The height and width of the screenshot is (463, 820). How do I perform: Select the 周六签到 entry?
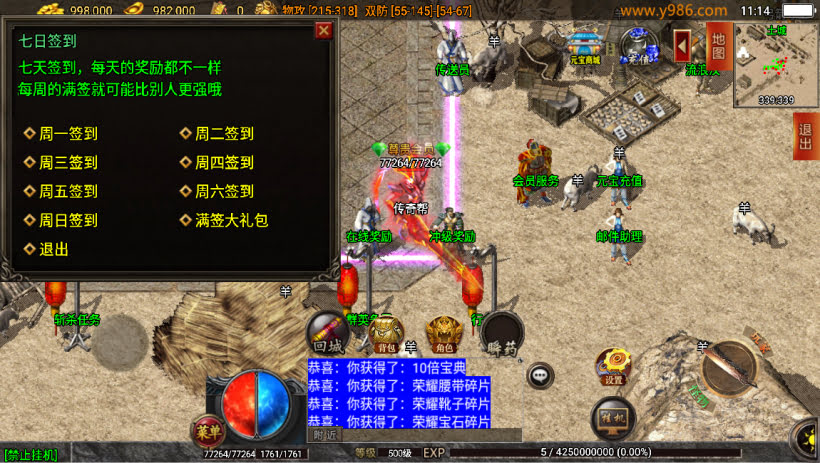tap(223, 192)
